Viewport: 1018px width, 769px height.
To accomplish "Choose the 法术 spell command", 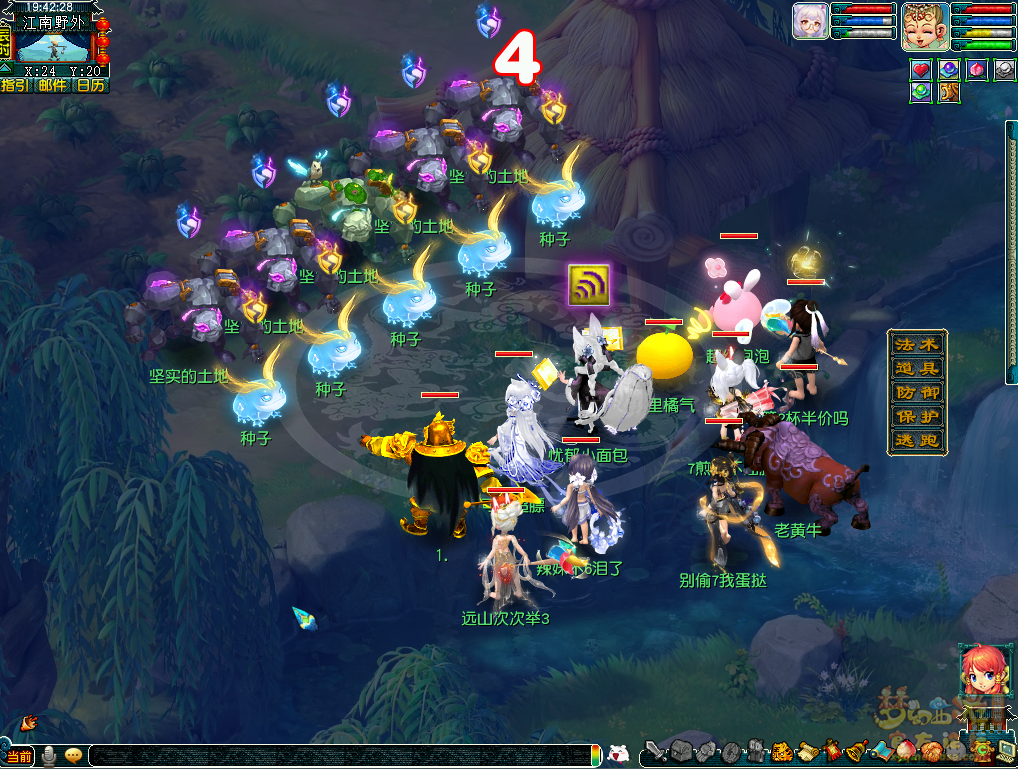I will point(917,344).
